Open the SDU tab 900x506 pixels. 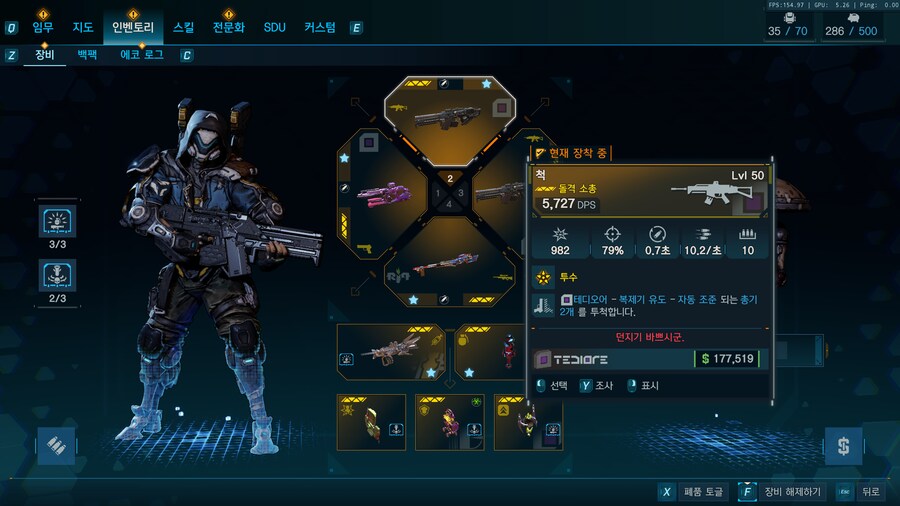[x=274, y=27]
